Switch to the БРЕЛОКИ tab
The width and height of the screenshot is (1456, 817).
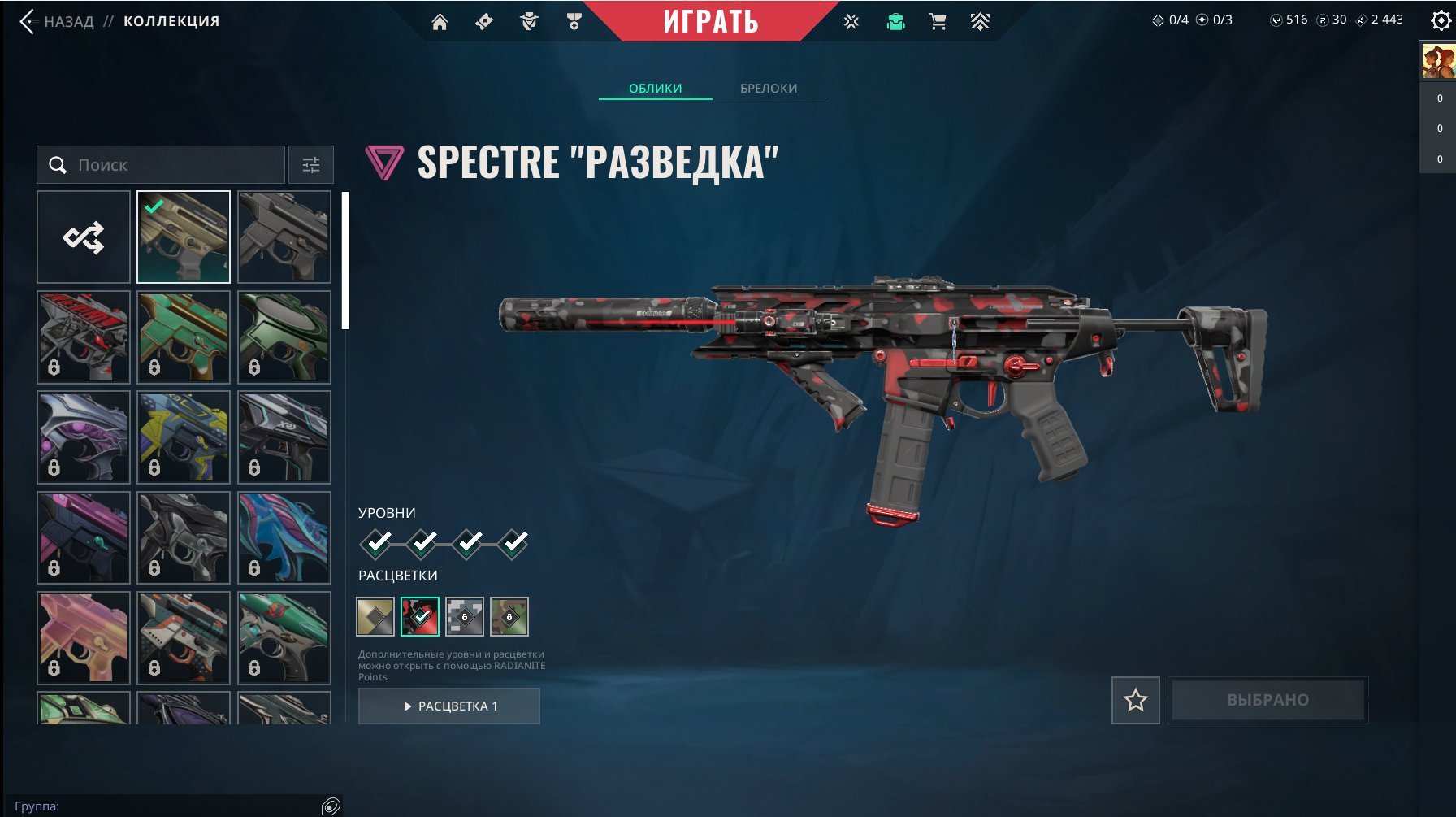769,88
